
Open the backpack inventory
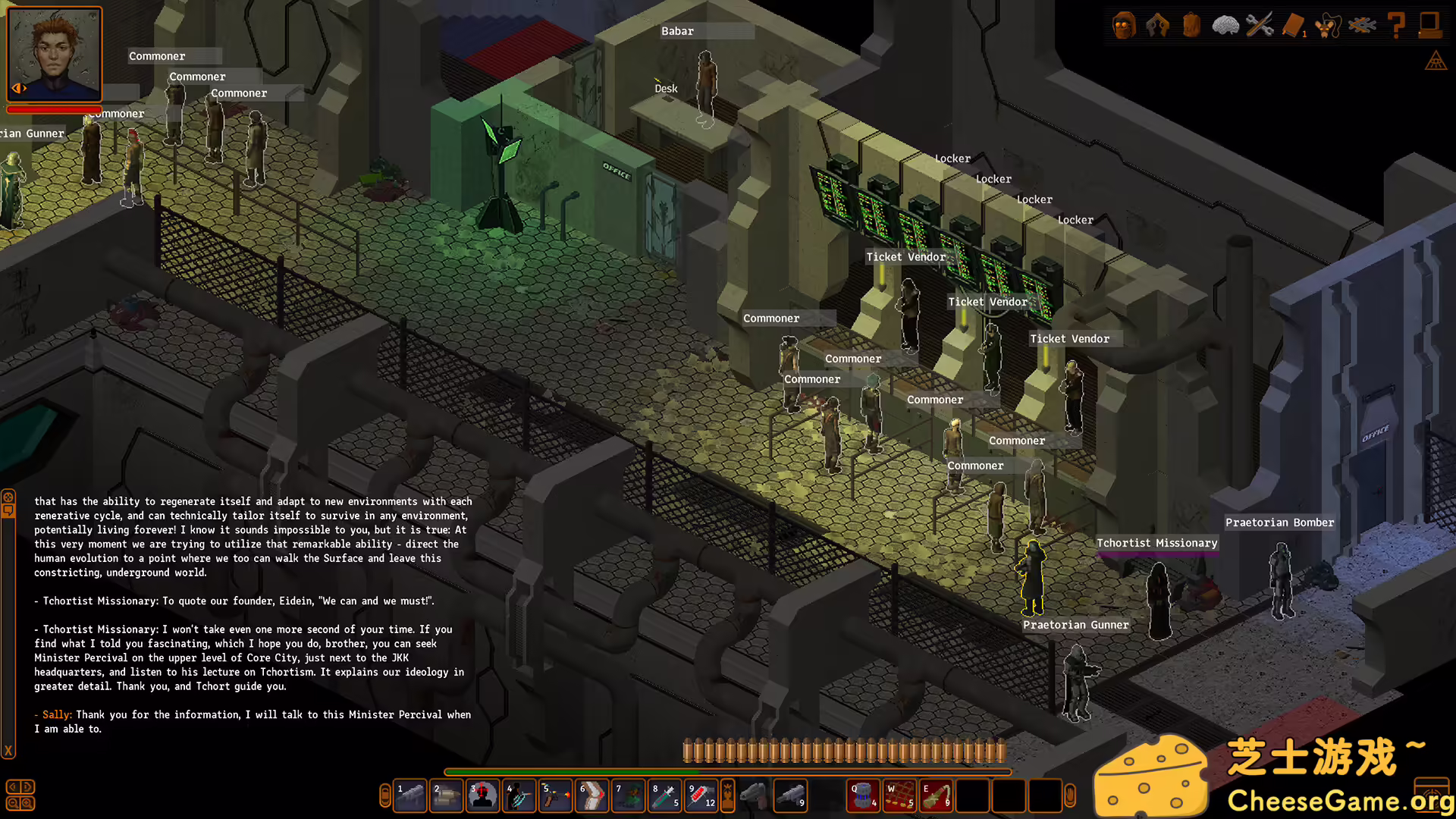pos(1191,25)
